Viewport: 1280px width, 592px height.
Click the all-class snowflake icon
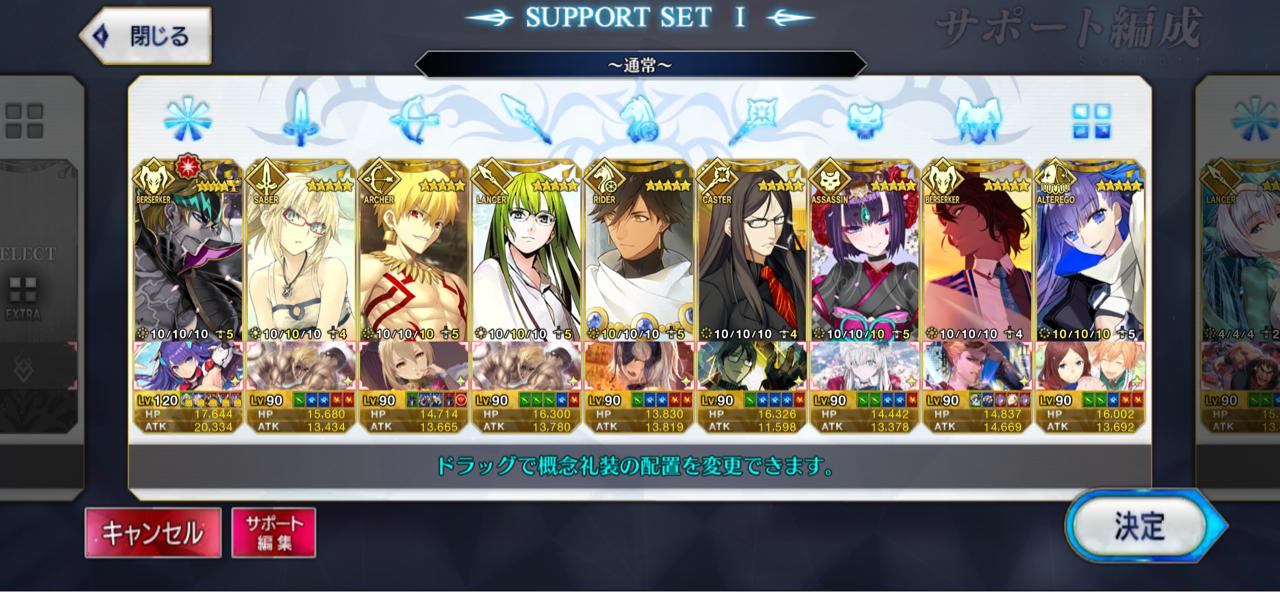click(x=187, y=119)
